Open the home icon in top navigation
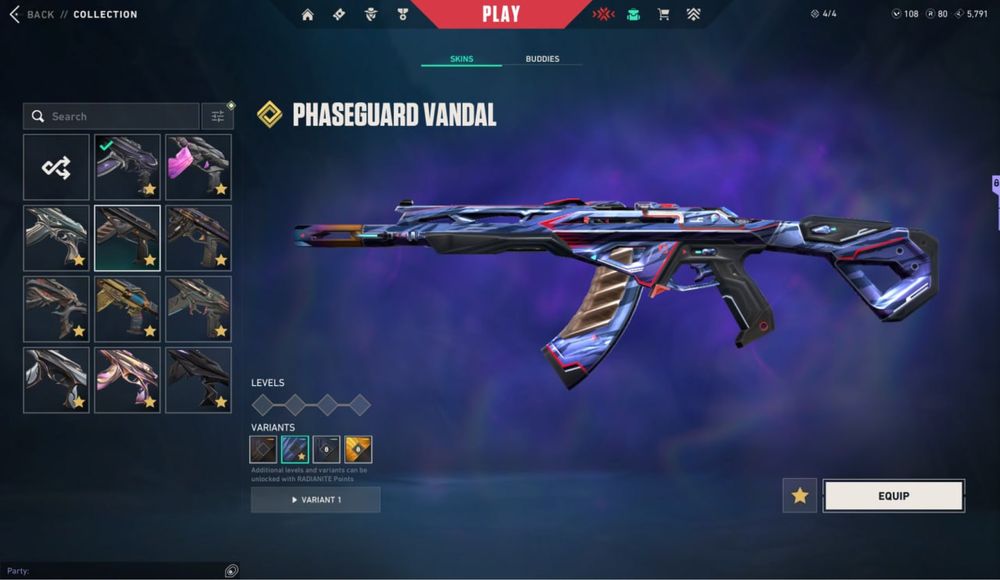This screenshot has height=580, width=1000. [307, 14]
